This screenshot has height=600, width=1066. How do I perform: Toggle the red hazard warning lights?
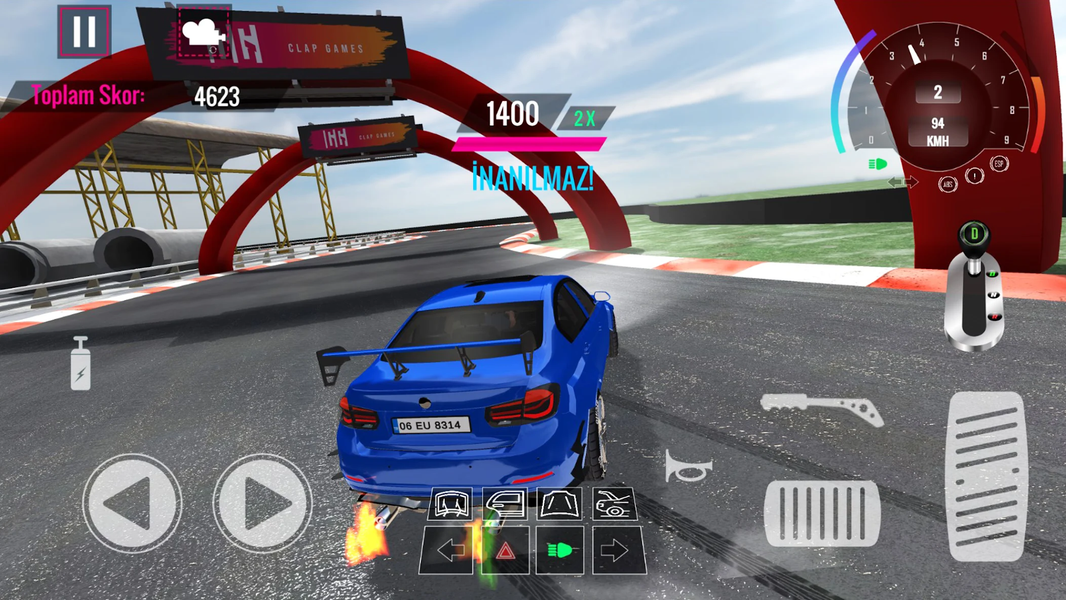505,551
